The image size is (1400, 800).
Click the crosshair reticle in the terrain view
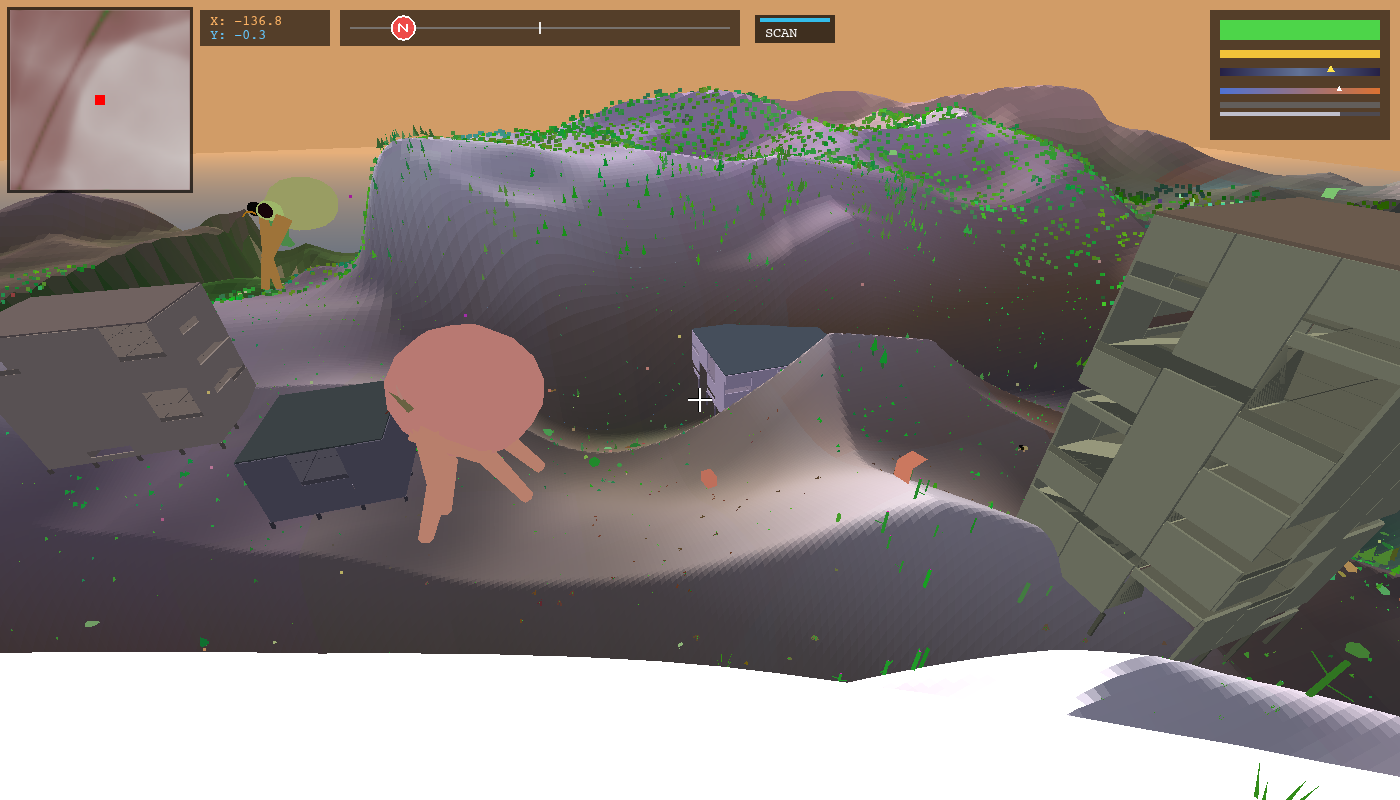point(699,400)
